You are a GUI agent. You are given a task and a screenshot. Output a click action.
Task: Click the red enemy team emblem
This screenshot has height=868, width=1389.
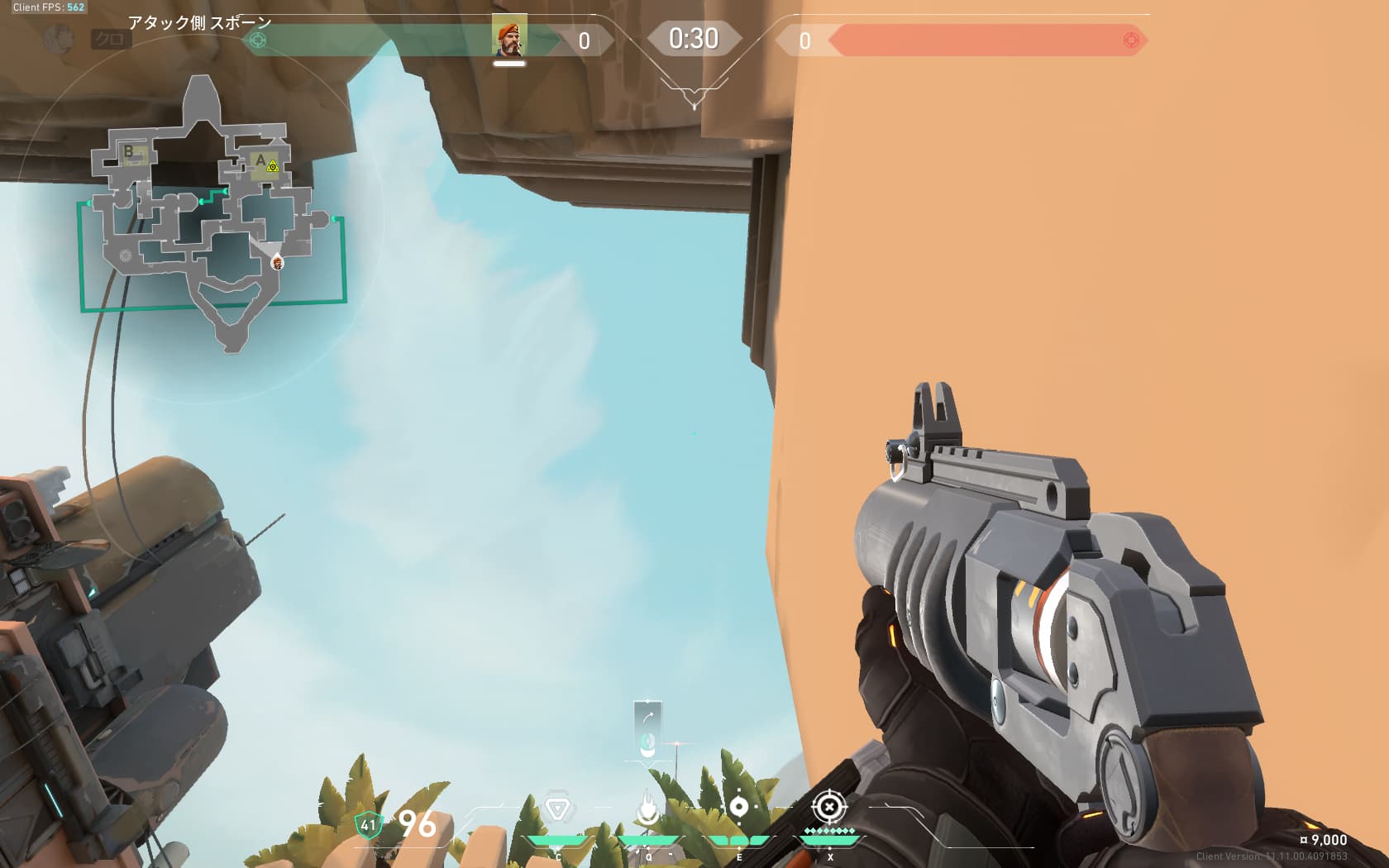tap(1131, 41)
